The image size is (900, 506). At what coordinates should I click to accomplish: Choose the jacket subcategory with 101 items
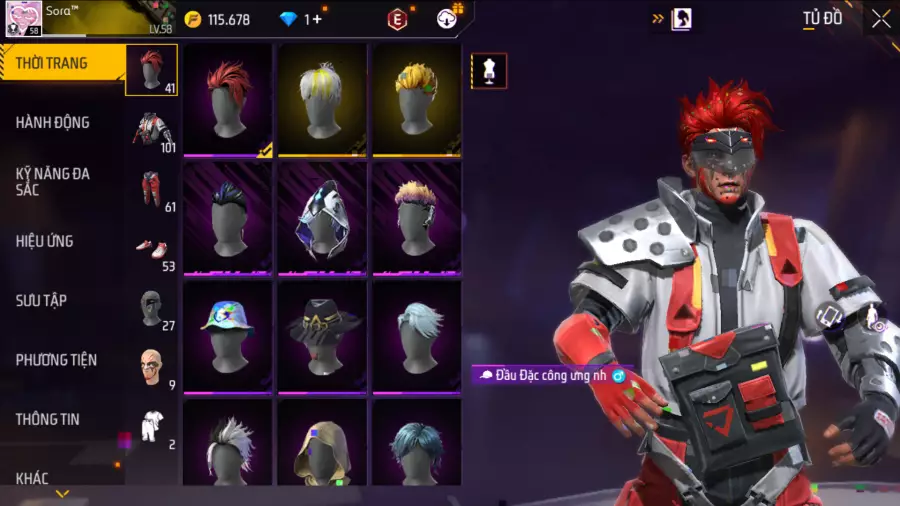pyautogui.click(x=152, y=129)
